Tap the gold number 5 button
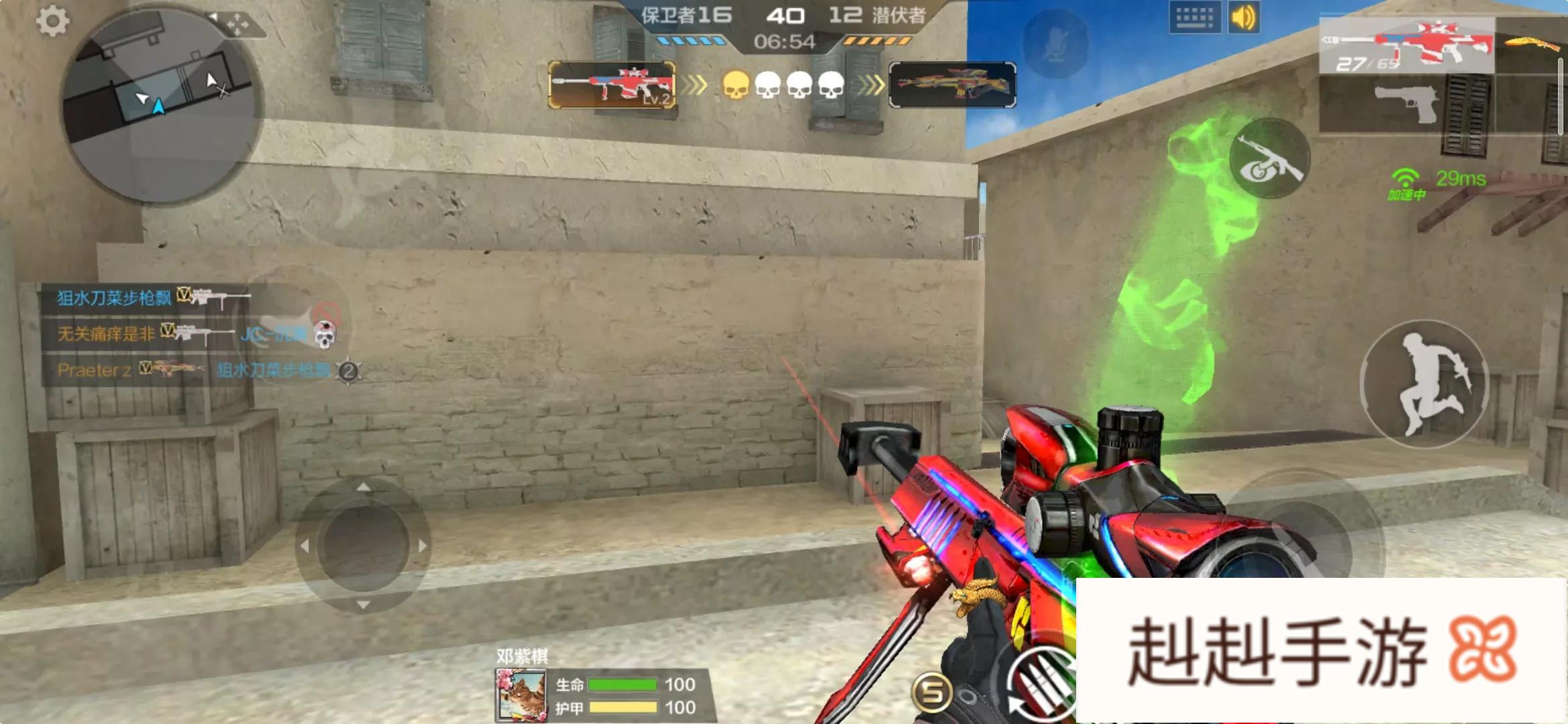The width and height of the screenshot is (1568, 724). click(x=932, y=691)
